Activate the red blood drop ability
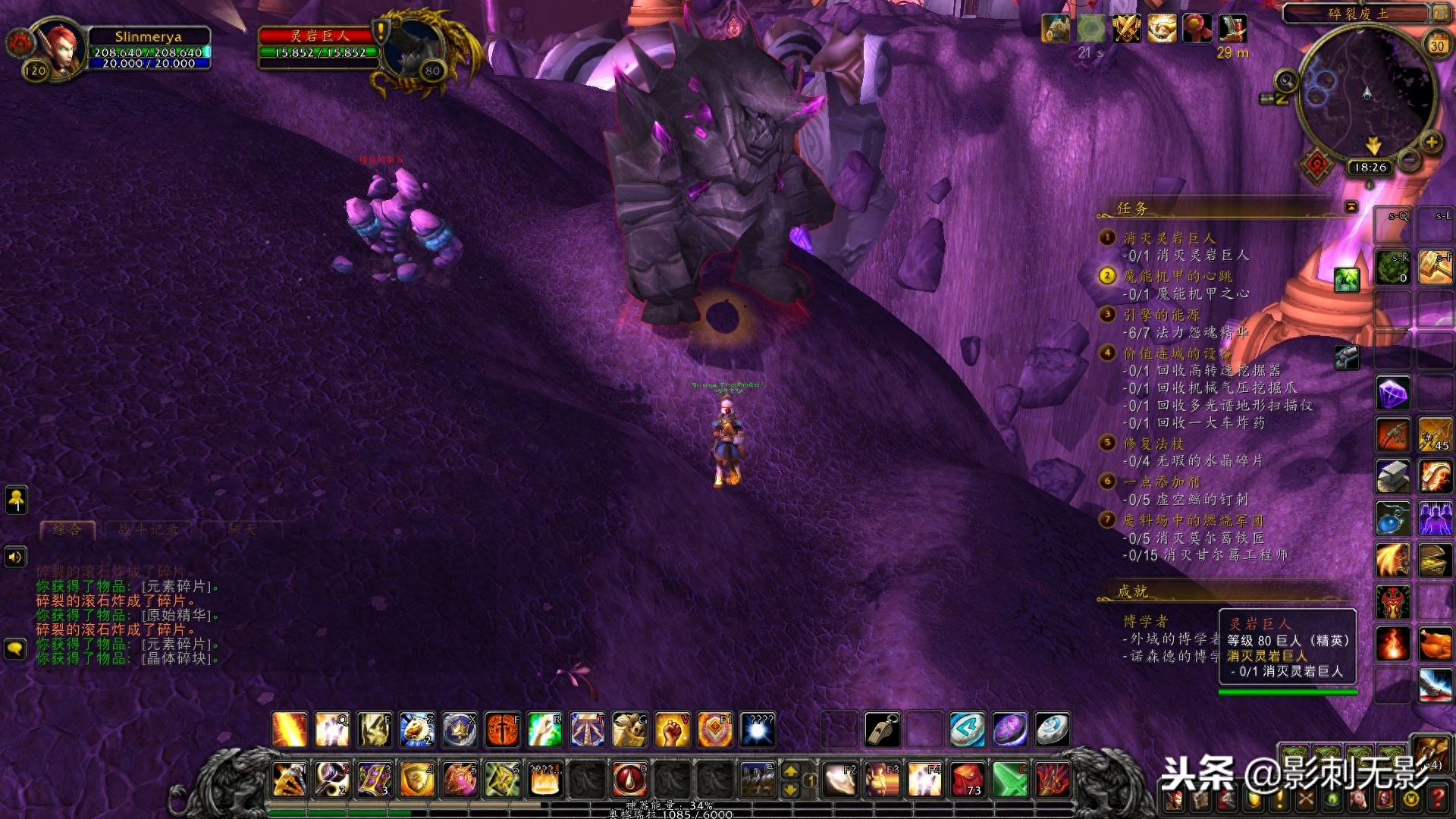This screenshot has height=819, width=1456. (629, 779)
